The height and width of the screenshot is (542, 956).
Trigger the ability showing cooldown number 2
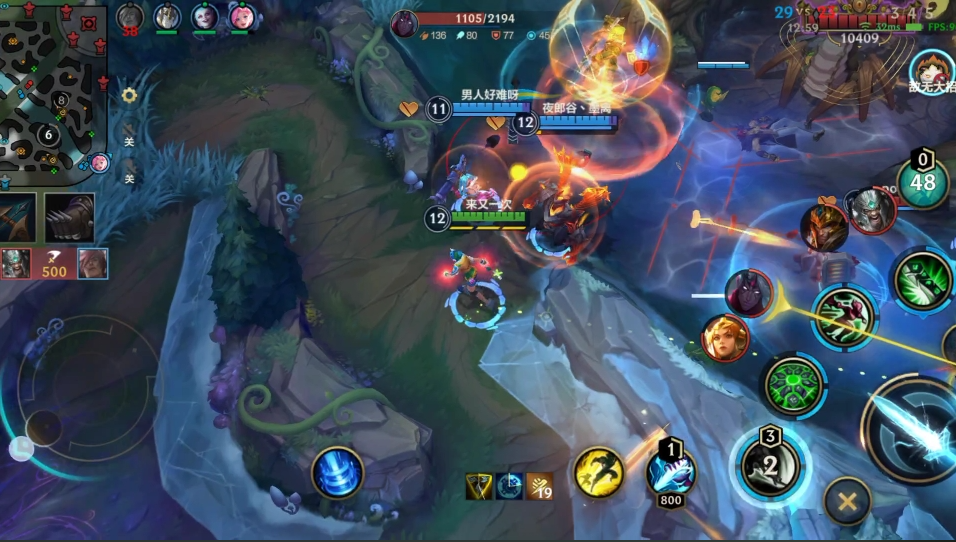pyautogui.click(x=770, y=463)
